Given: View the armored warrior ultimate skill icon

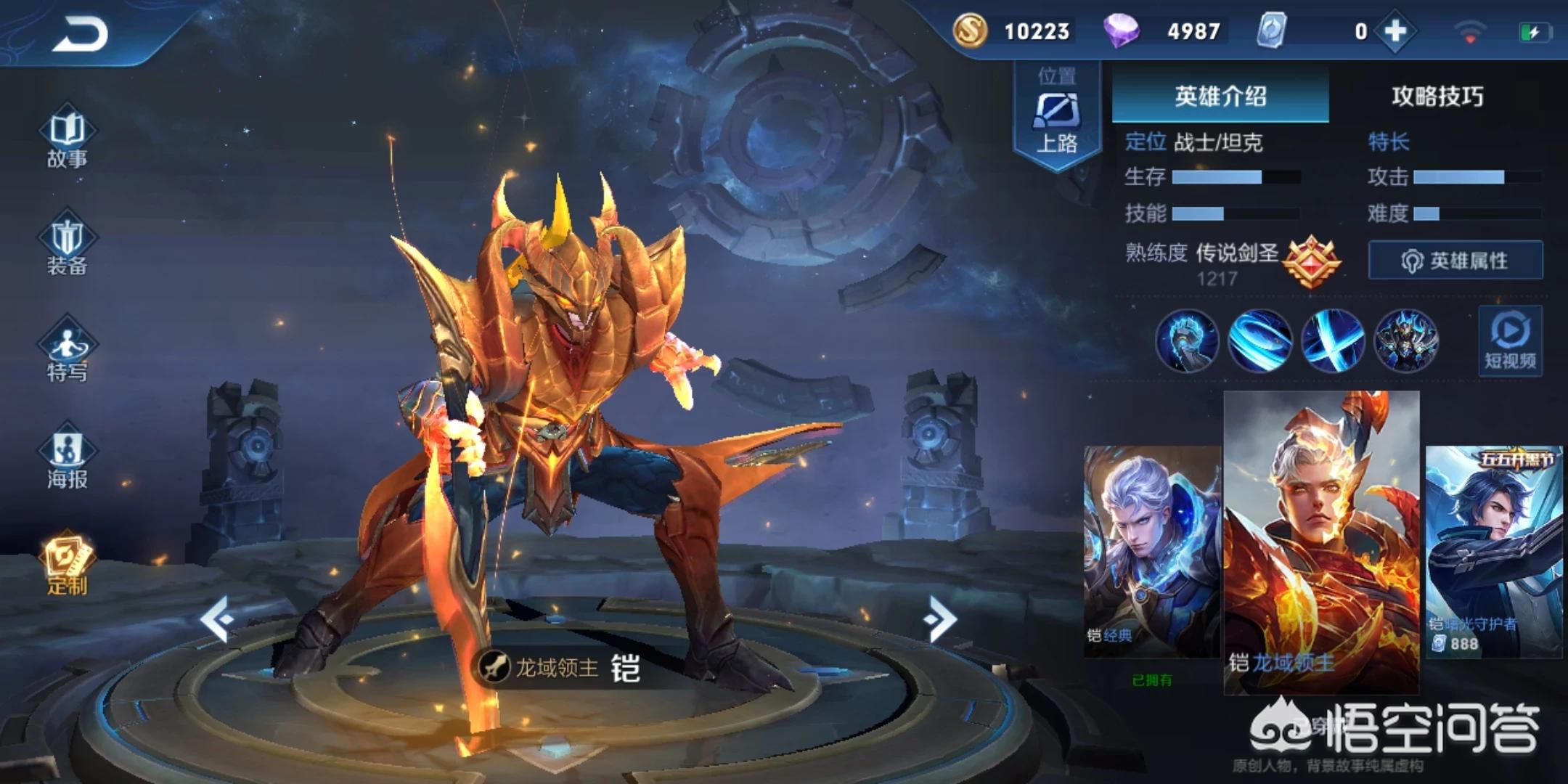Looking at the screenshot, I should [1406, 340].
